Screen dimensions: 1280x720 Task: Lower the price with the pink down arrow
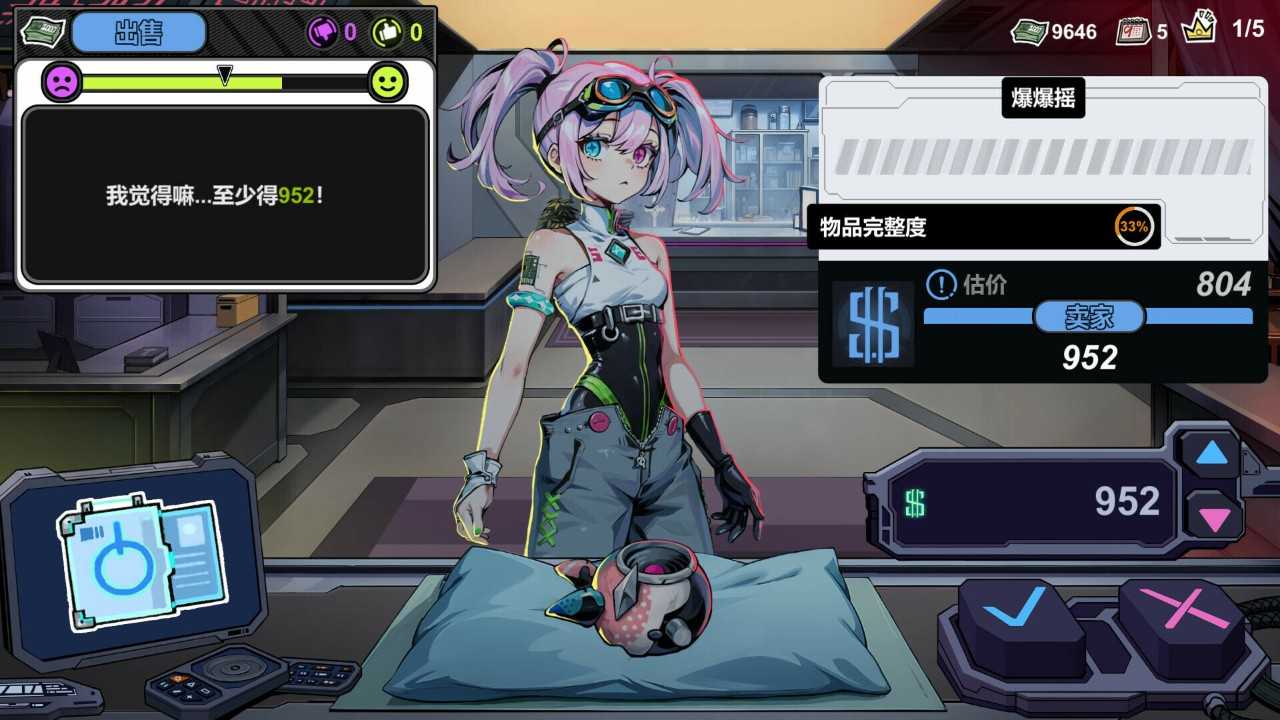[1214, 519]
